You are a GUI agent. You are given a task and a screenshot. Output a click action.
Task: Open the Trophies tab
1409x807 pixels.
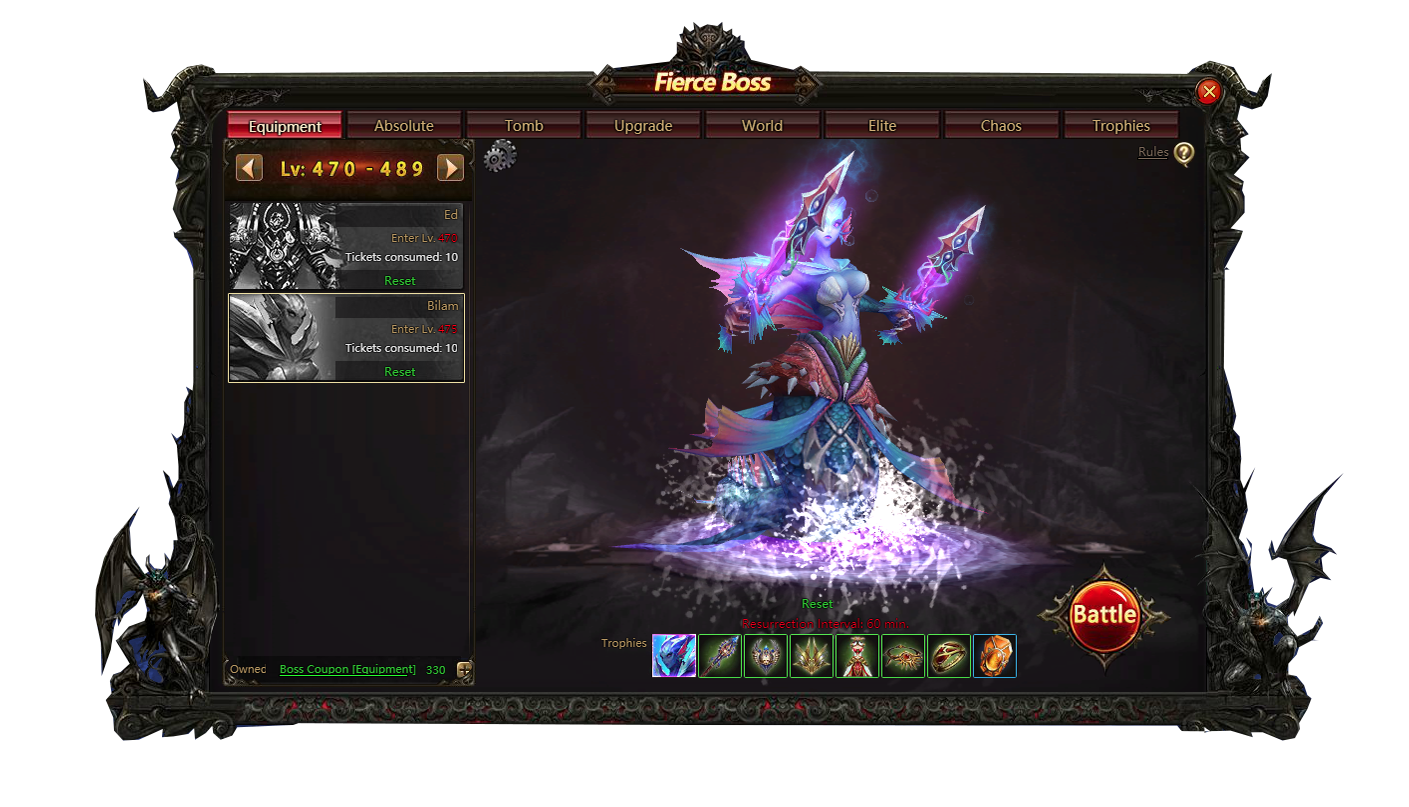pos(1121,126)
